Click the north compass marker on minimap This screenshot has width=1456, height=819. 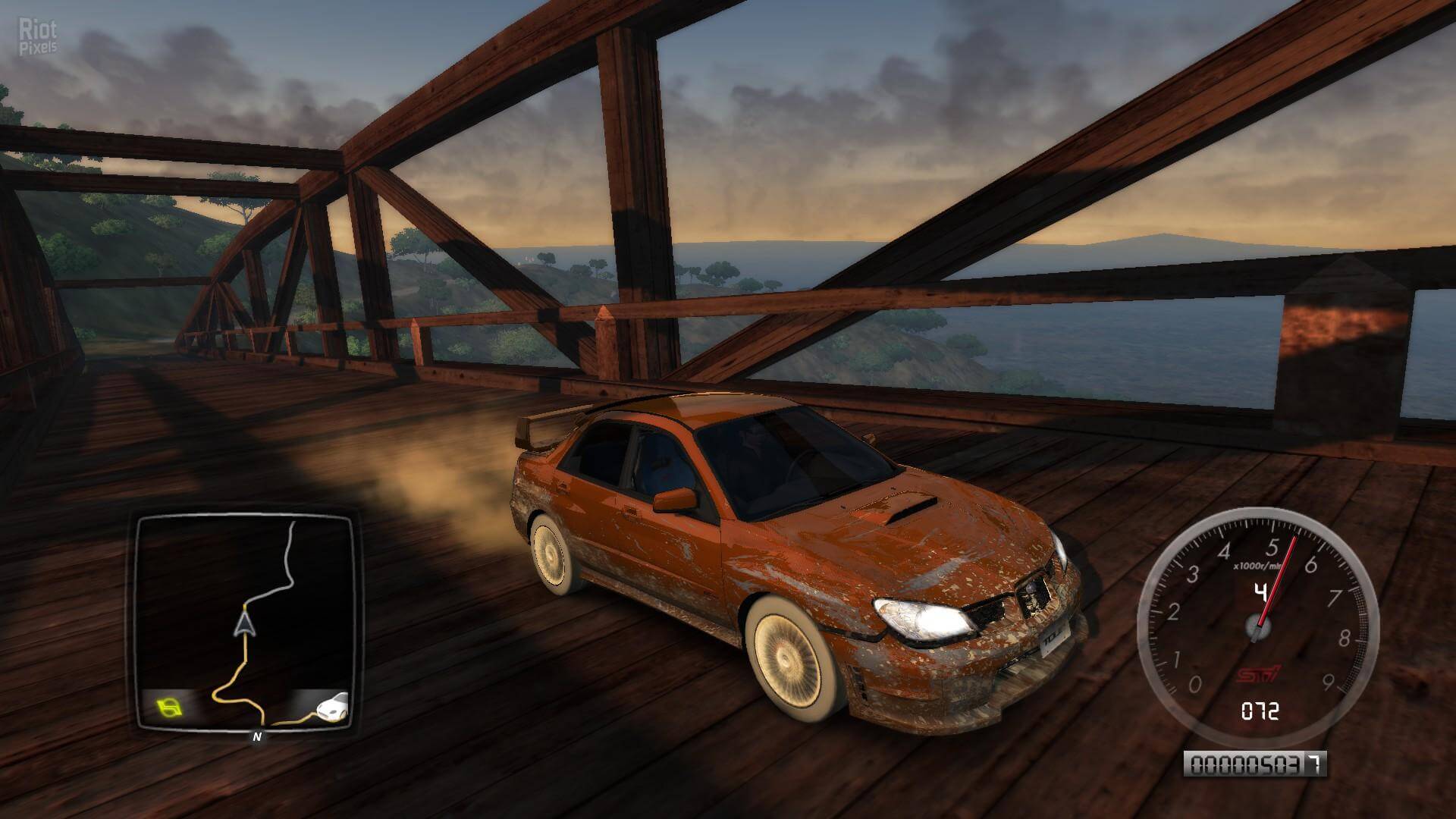coord(256,736)
